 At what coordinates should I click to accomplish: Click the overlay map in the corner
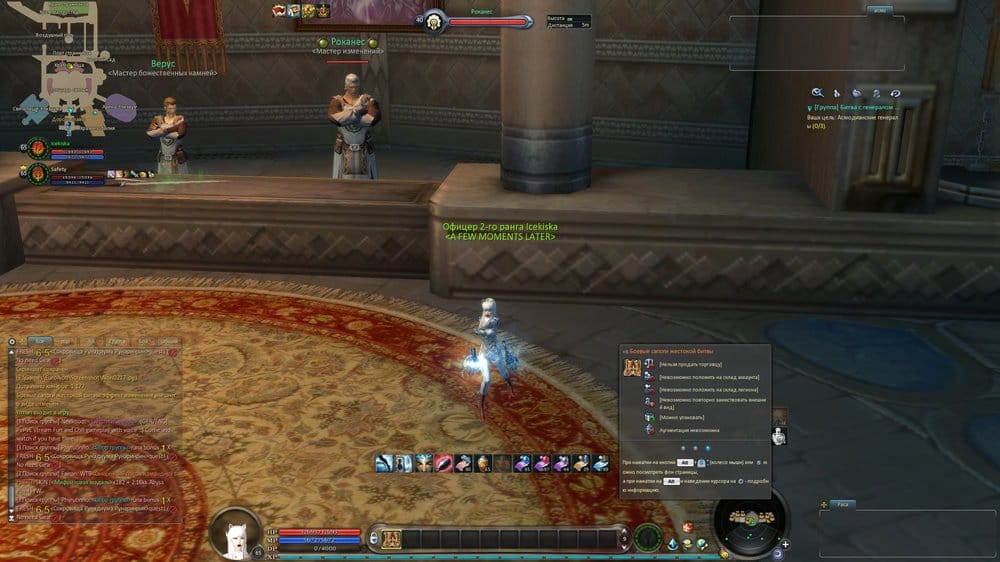[x=72, y=70]
